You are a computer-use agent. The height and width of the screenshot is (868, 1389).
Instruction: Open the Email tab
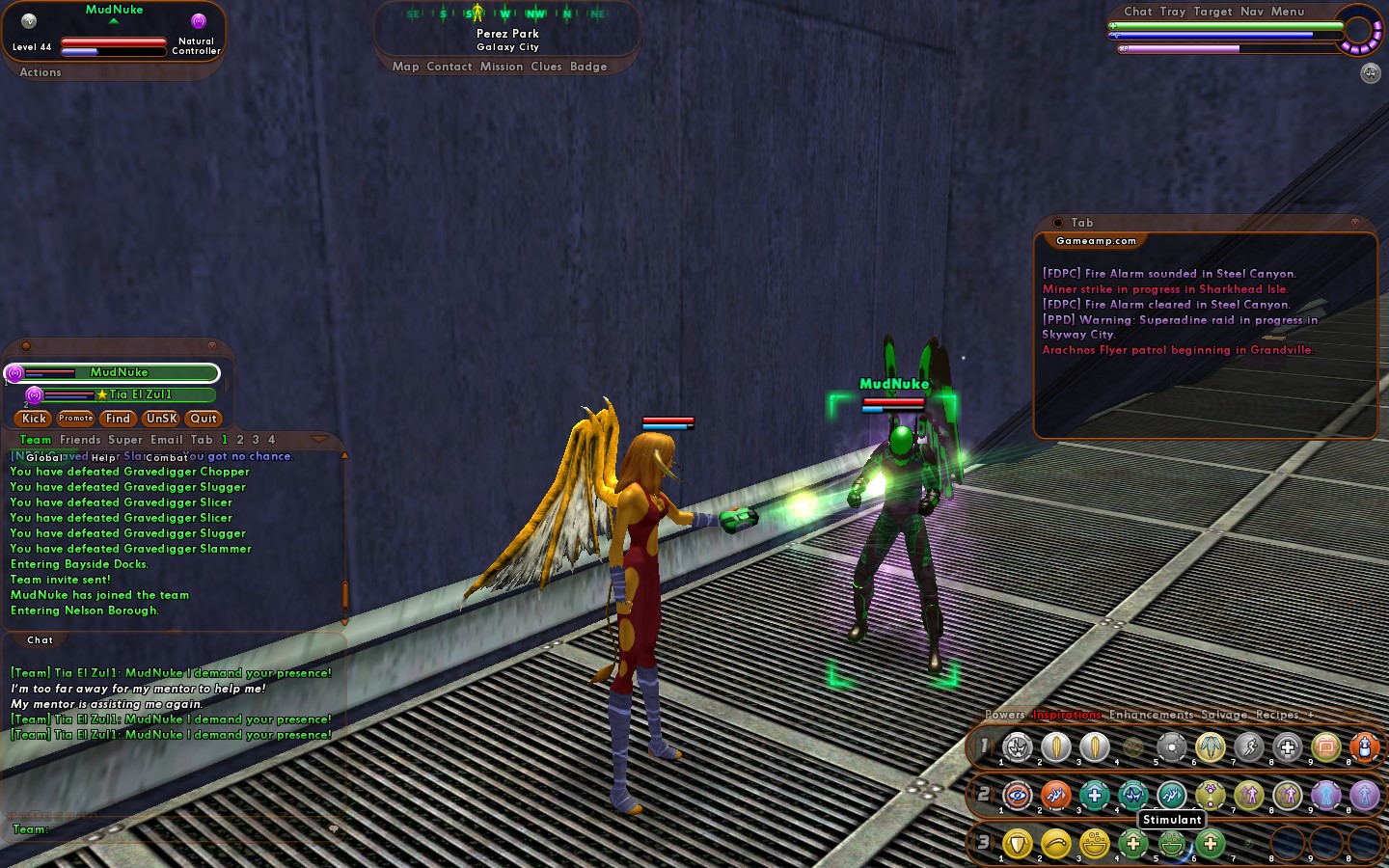(x=166, y=440)
